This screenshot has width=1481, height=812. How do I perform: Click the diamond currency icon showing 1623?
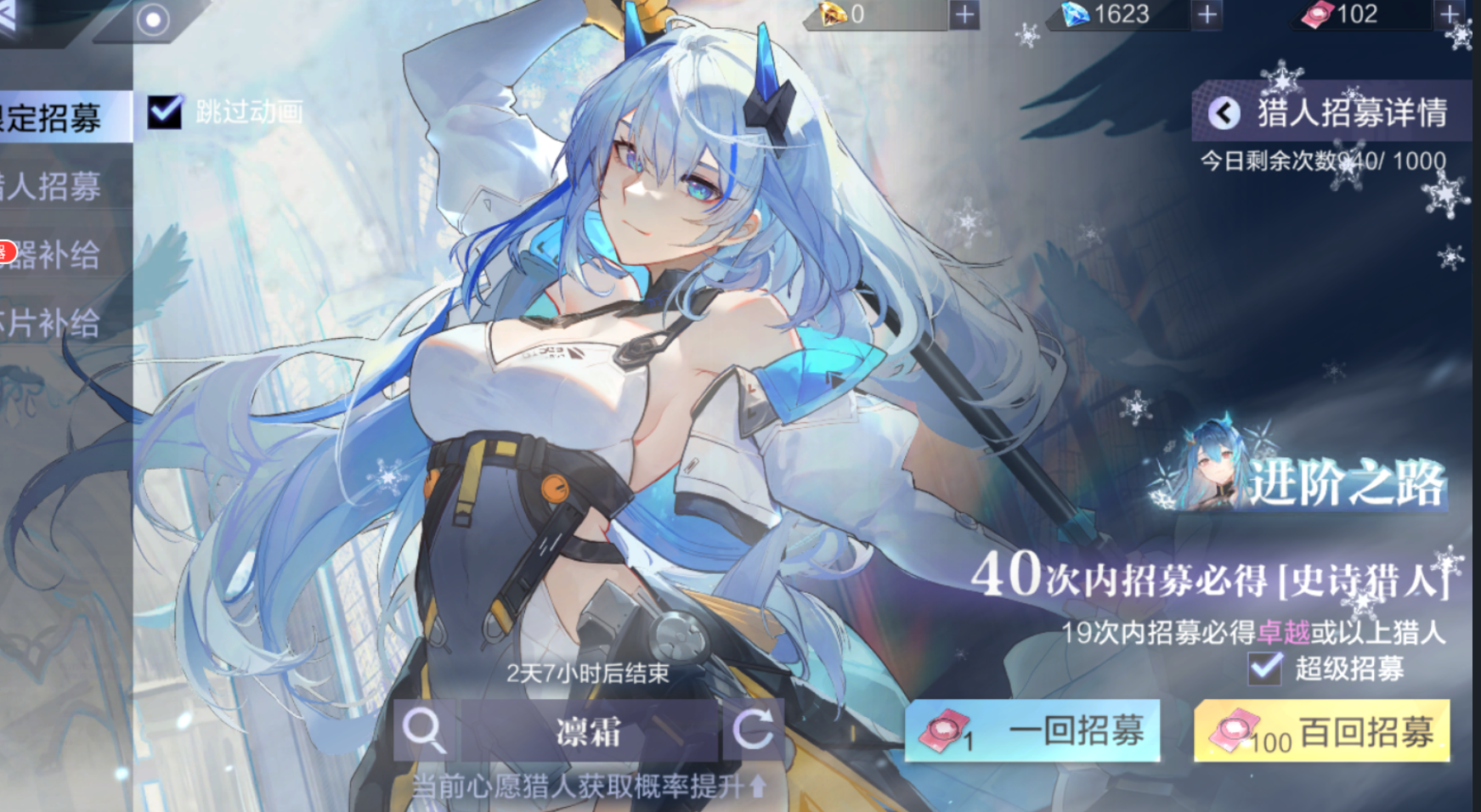point(1071,15)
